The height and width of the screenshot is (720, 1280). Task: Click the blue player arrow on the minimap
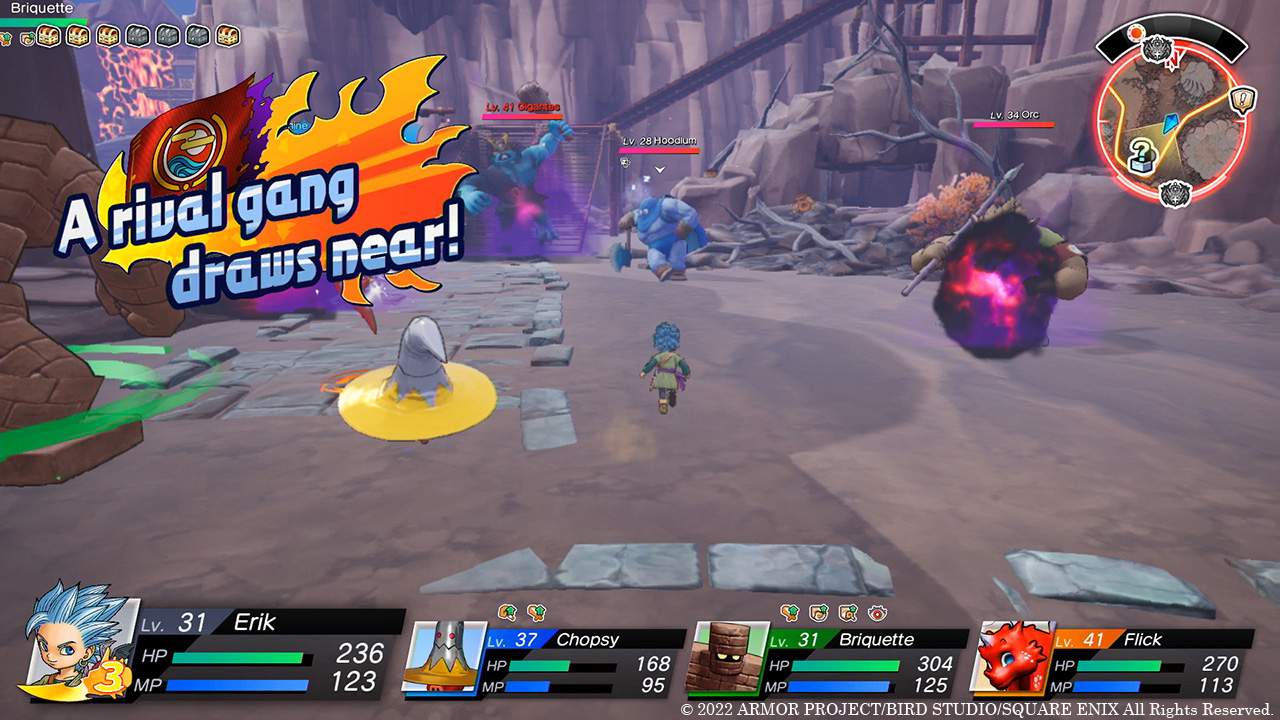tap(1169, 123)
